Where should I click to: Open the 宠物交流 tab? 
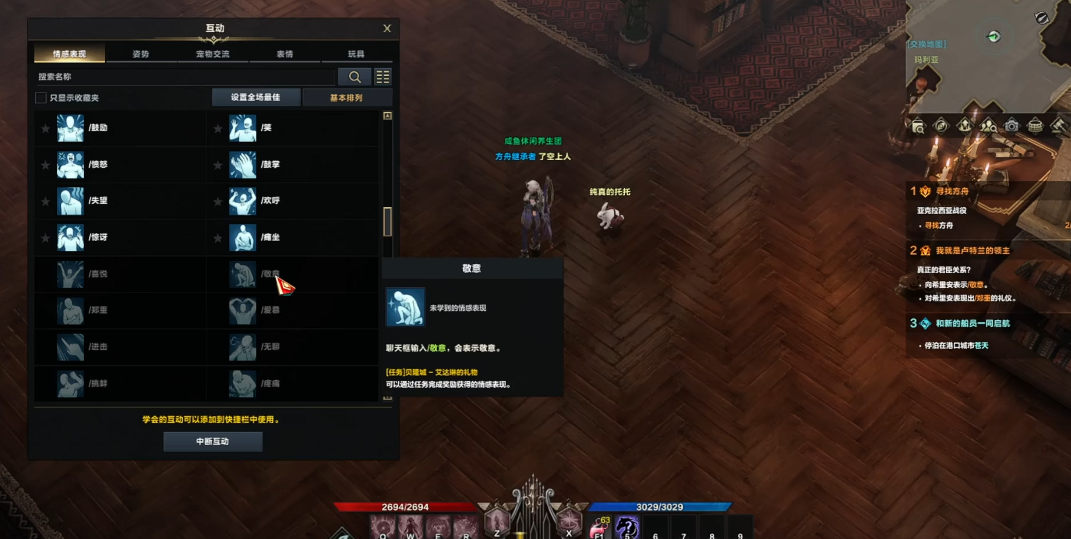coord(212,54)
